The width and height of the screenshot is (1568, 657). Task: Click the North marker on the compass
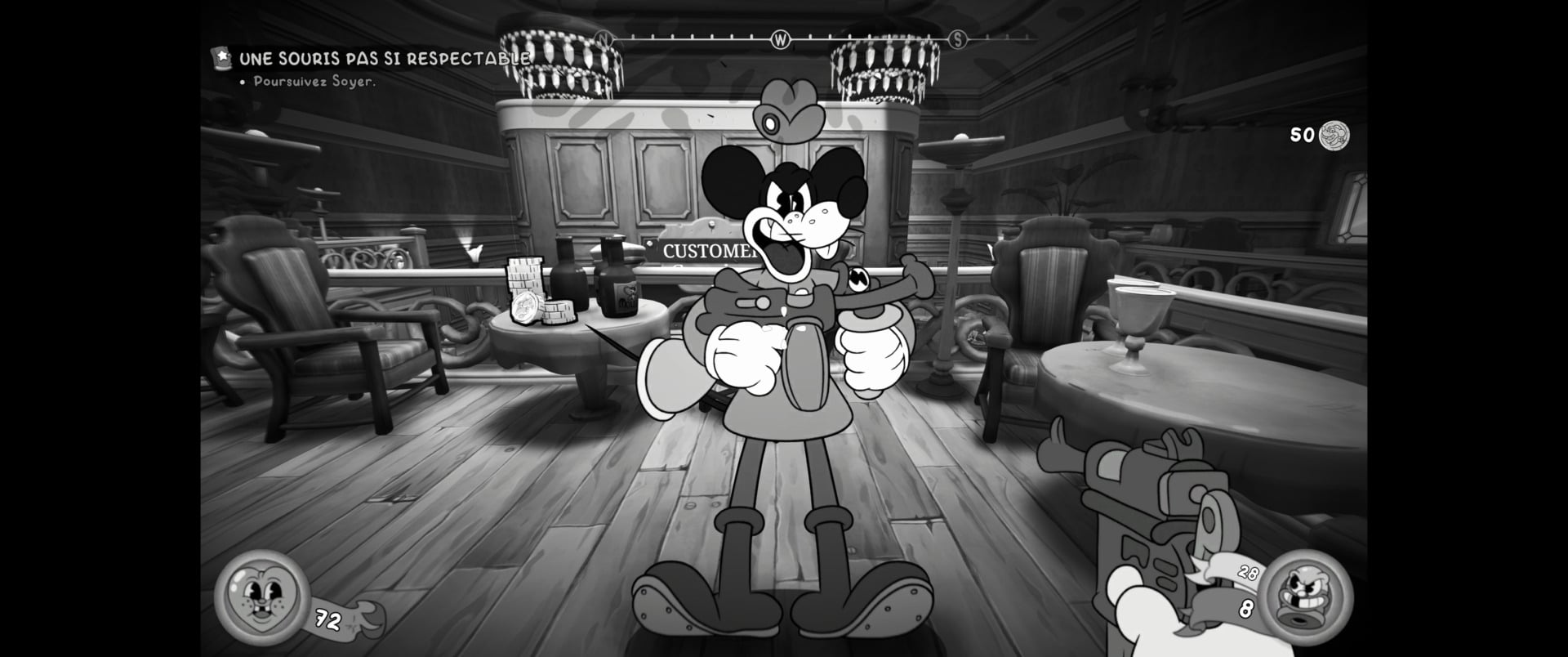tap(602, 38)
